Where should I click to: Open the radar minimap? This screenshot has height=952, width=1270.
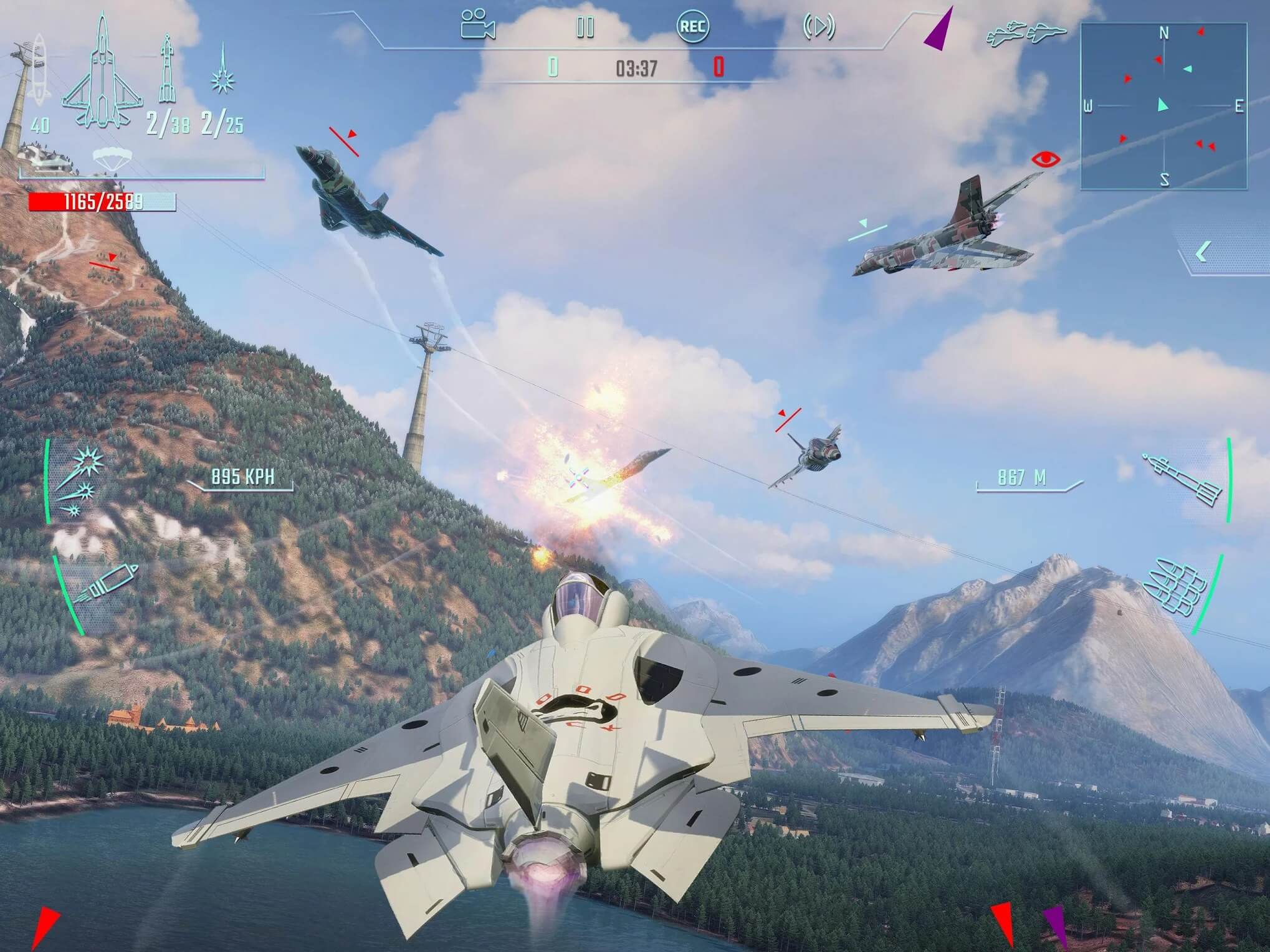coord(1163,106)
